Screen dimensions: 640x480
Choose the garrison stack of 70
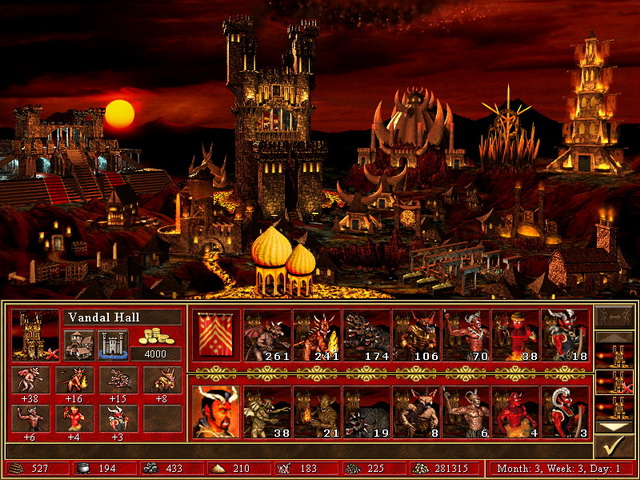466,335
